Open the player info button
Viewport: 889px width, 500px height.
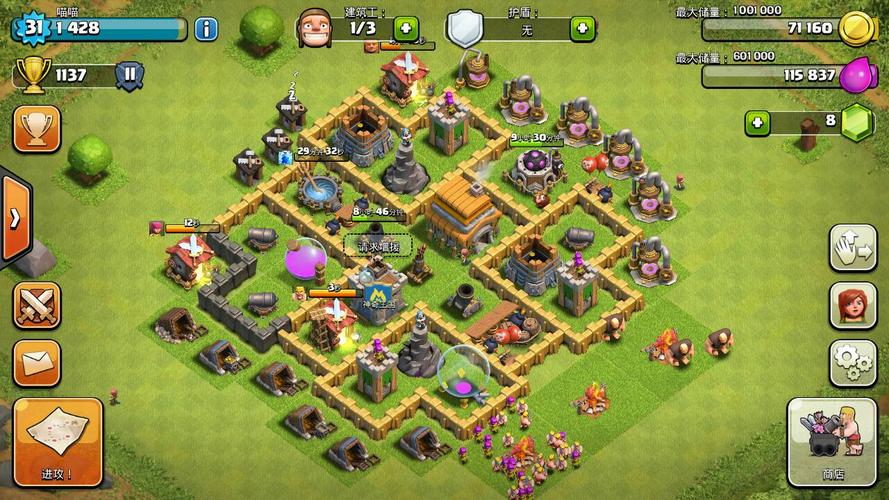(206, 28)
